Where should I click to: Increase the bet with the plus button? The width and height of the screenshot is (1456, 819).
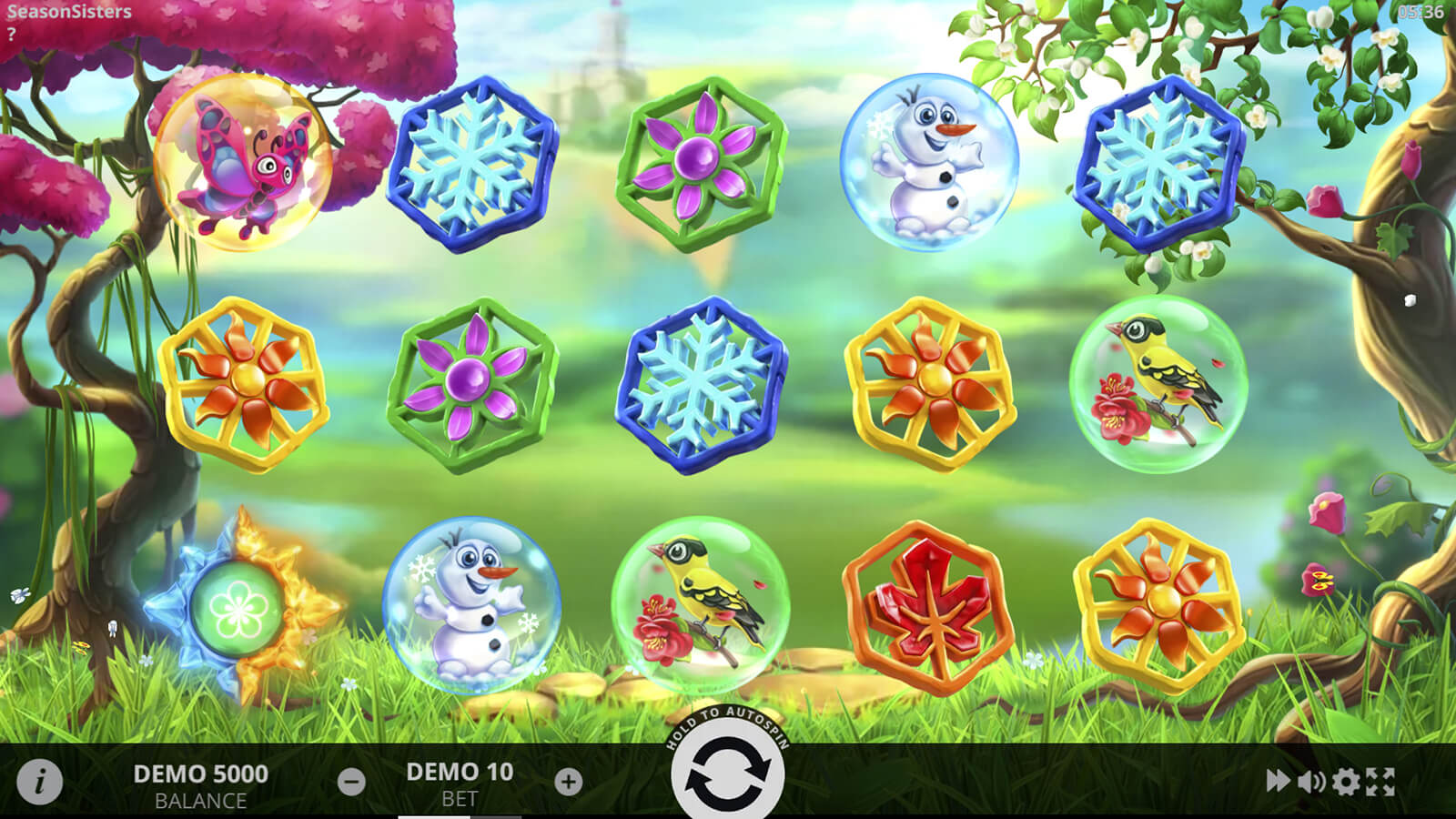[569, 781]
